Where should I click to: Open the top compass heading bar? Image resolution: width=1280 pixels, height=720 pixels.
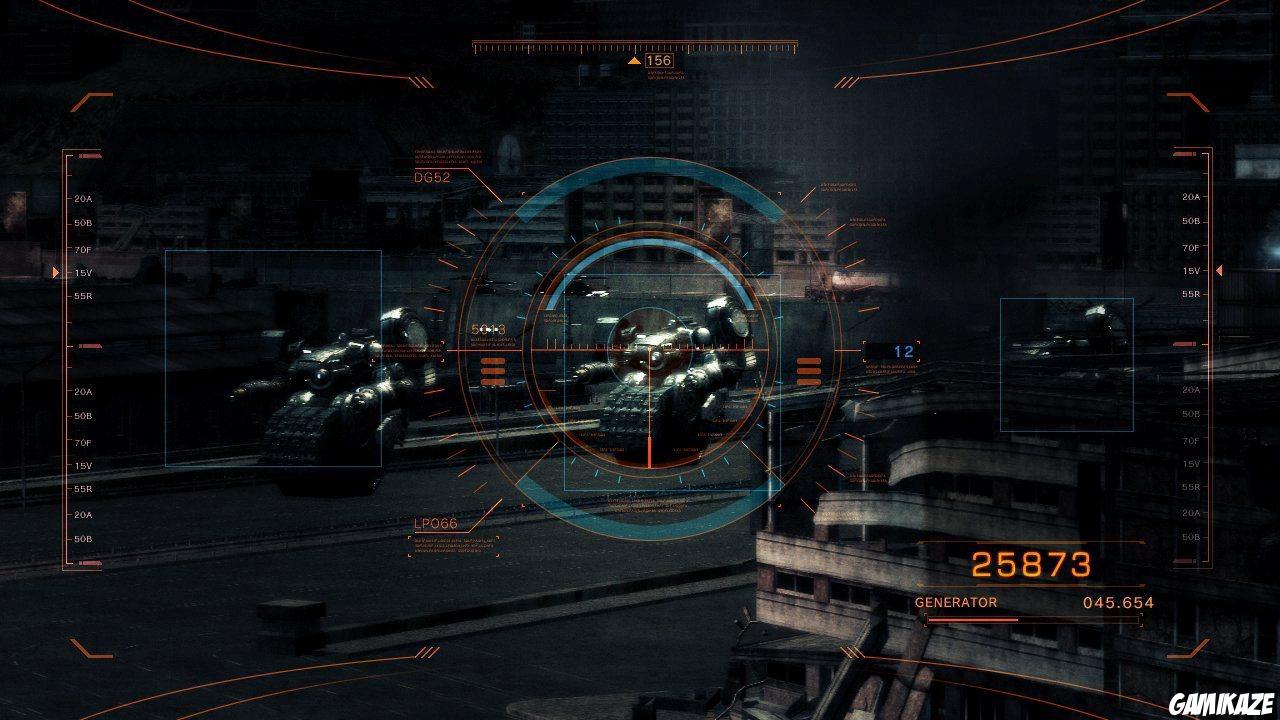point(632,45)
